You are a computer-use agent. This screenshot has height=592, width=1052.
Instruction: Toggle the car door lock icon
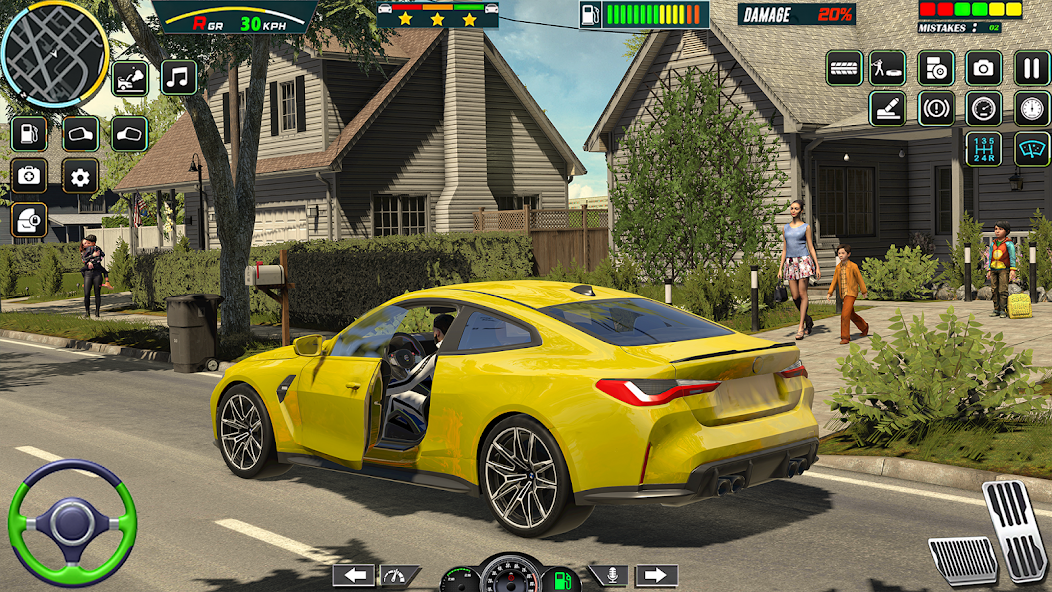click(x=29, y=219)
